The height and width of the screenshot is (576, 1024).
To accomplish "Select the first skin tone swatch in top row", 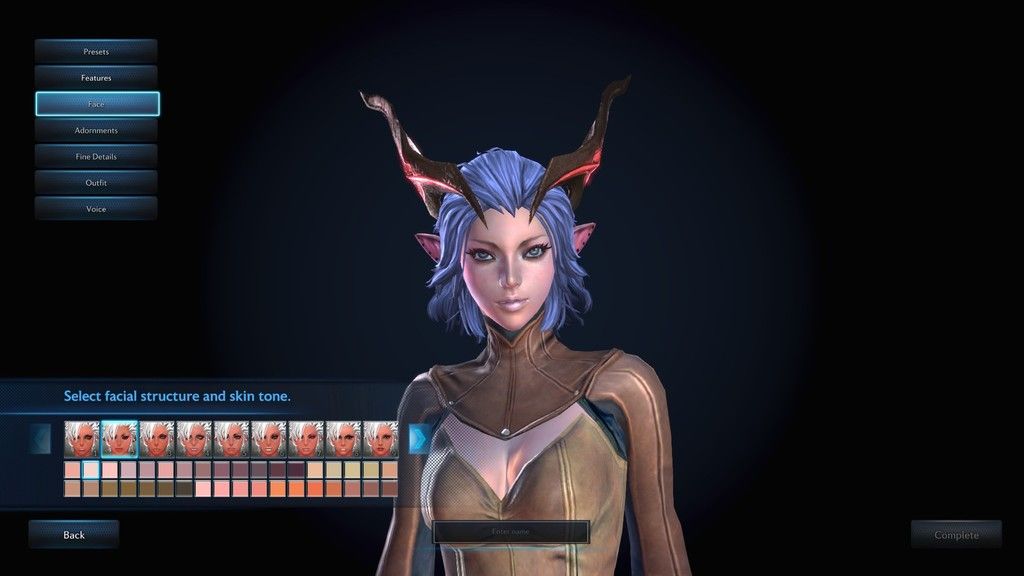I will click(72, 469).
